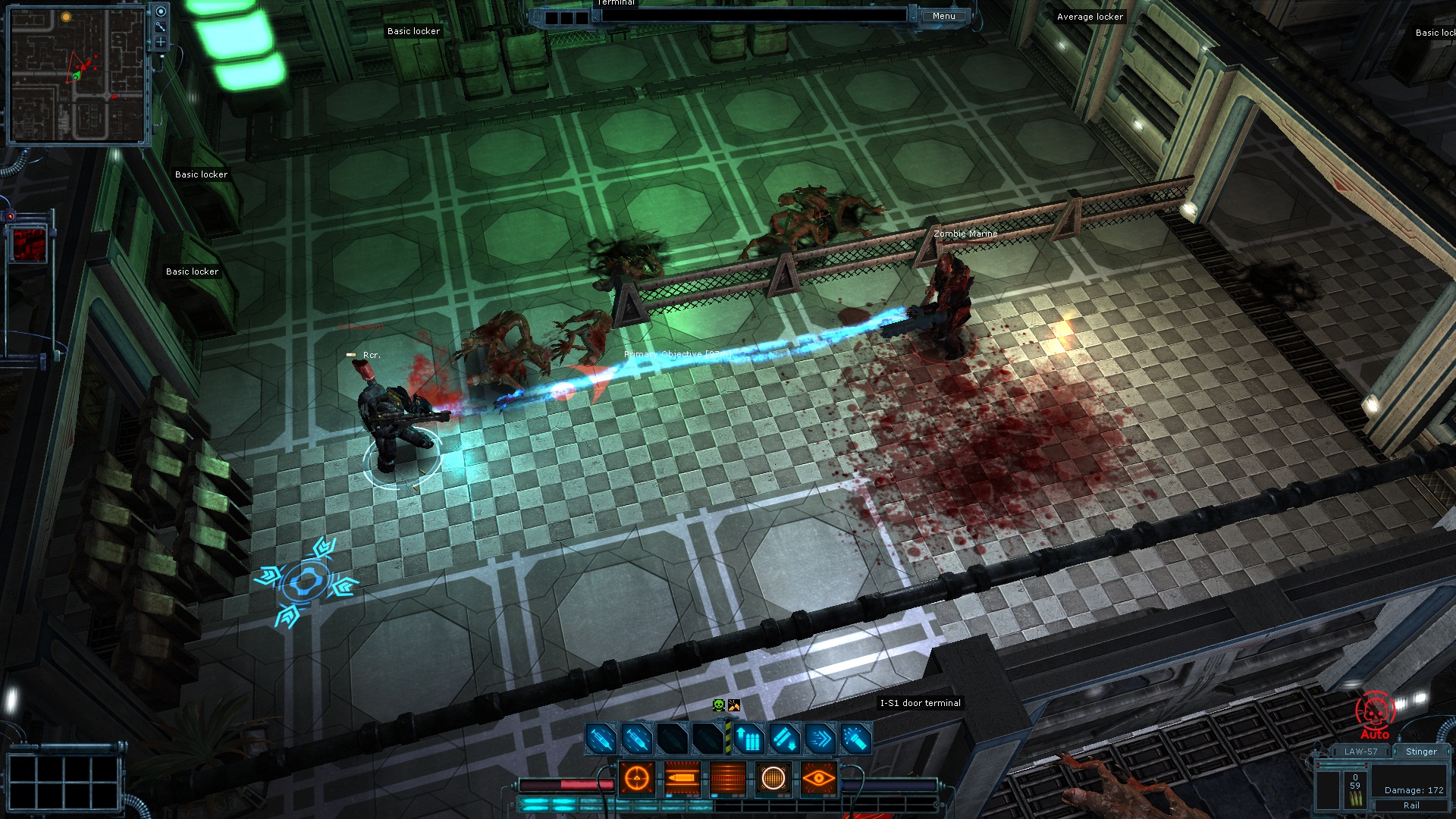This screenshot has height=819, width=1456.
Task: Open the Menu button
Action: coord(943,16)
